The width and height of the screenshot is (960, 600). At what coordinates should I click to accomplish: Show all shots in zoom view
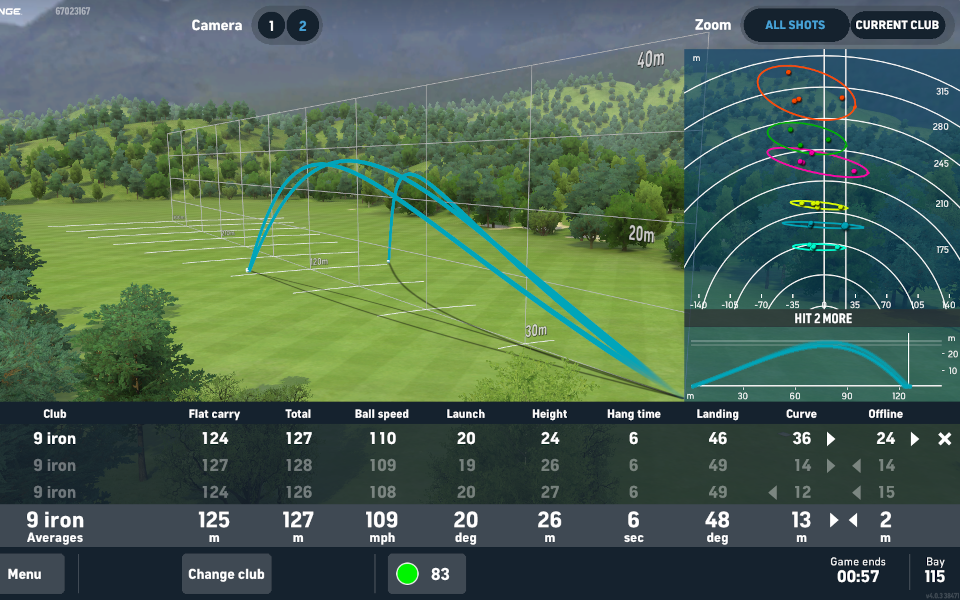(x=795, y=26)
